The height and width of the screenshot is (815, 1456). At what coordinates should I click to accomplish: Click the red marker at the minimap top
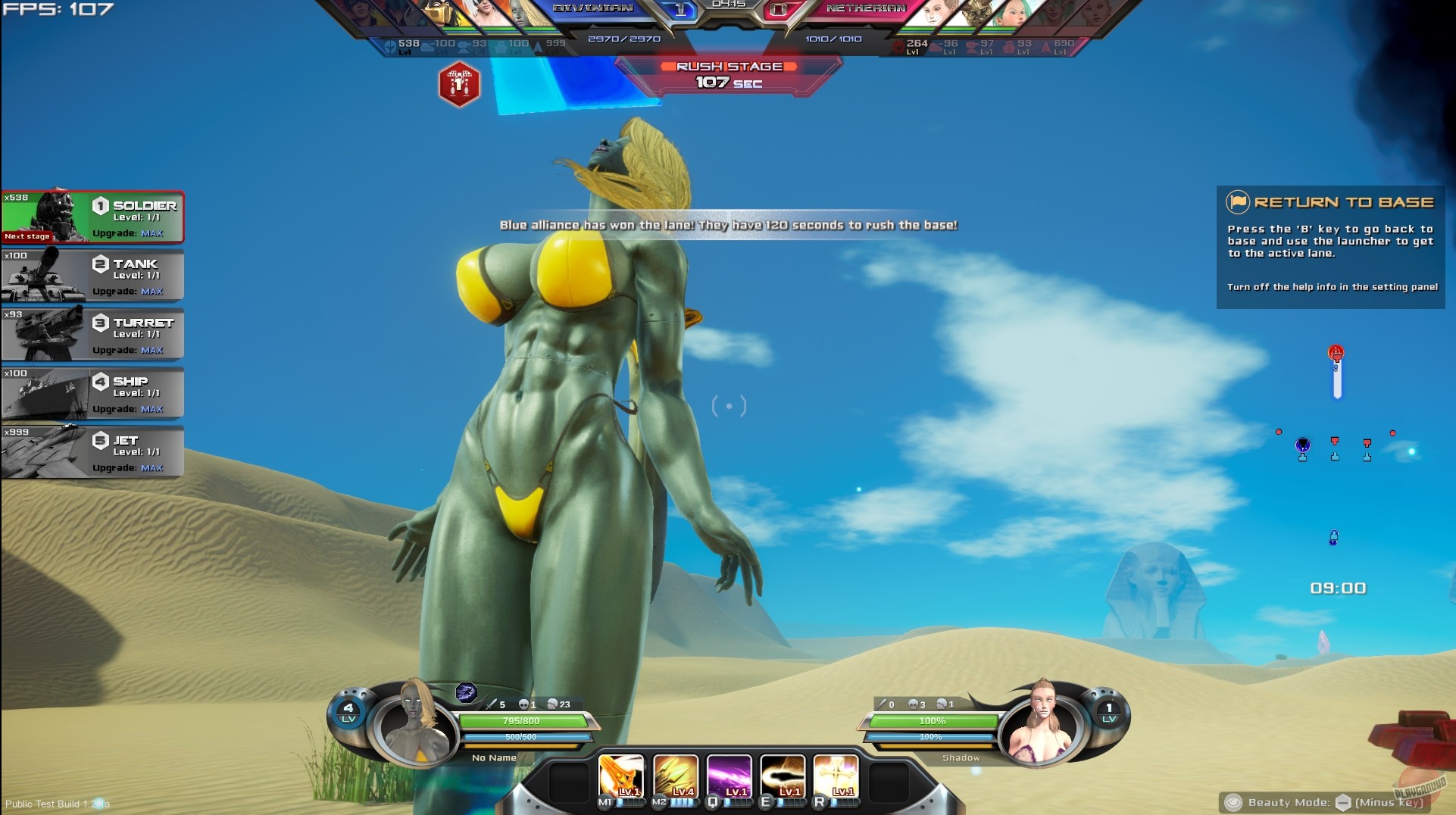pos(1337,353)
